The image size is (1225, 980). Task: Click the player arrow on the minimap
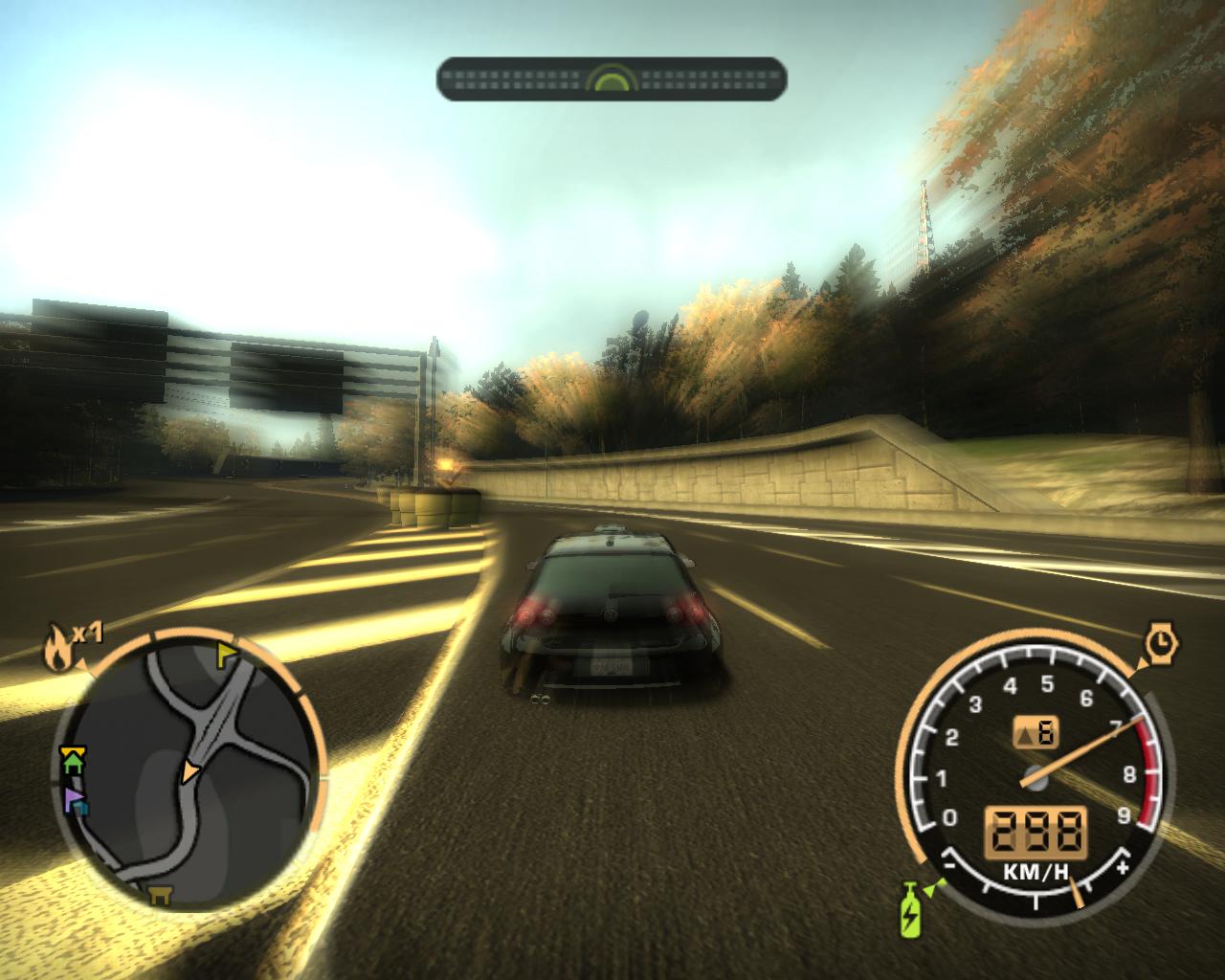click(x=191, y=770)
